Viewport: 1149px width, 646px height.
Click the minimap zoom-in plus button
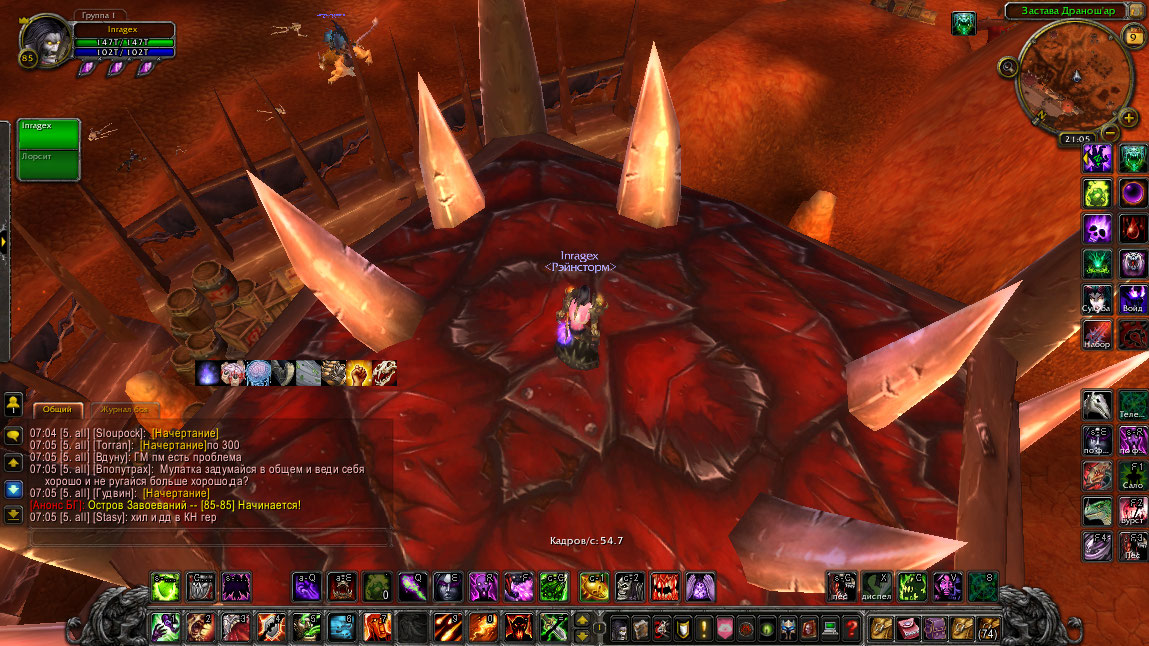(x=1128, y=116)
